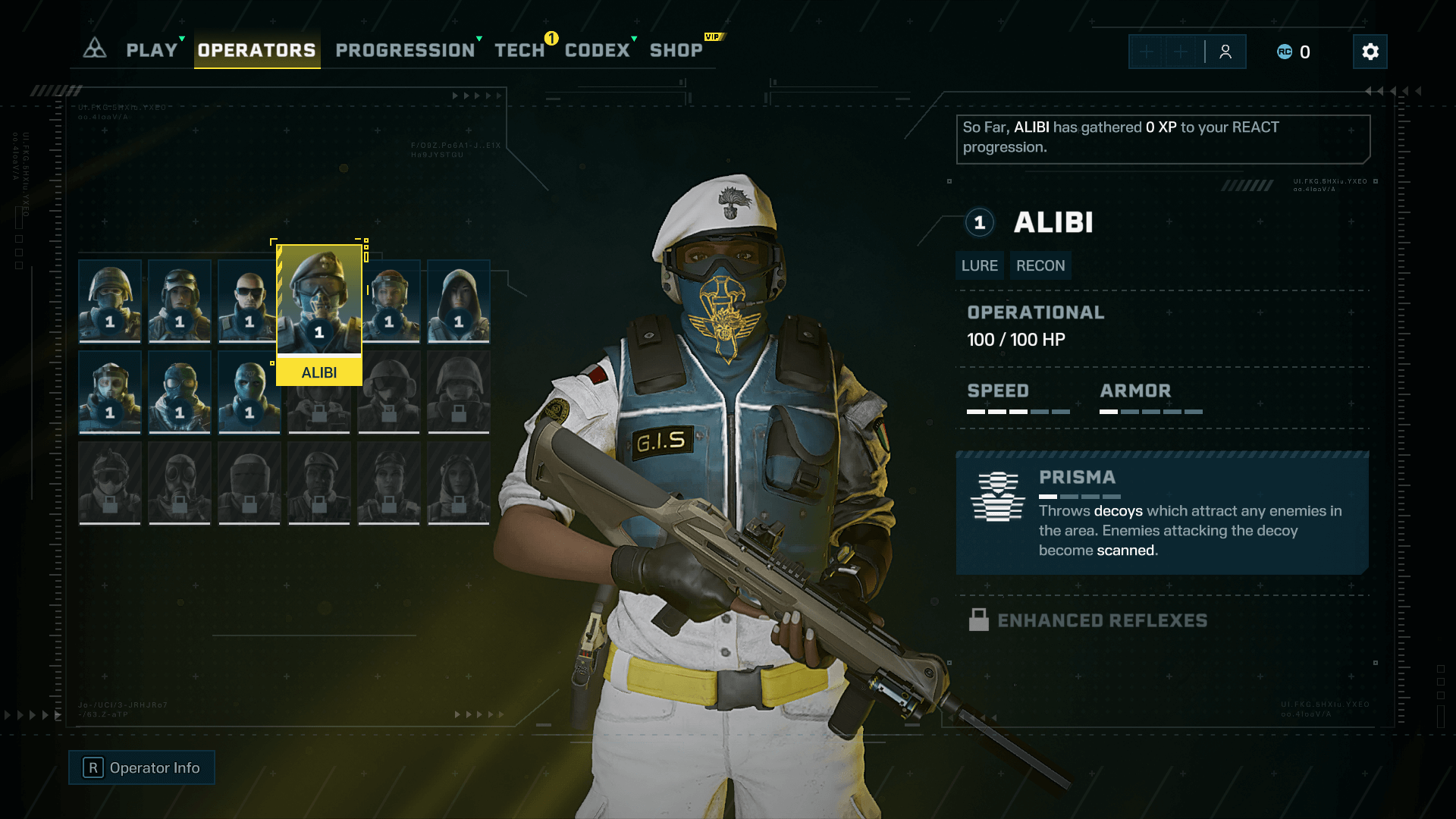Select the red-haired operator portrait
Viewport: 1456px width, 819px height.
click(389, 301)
